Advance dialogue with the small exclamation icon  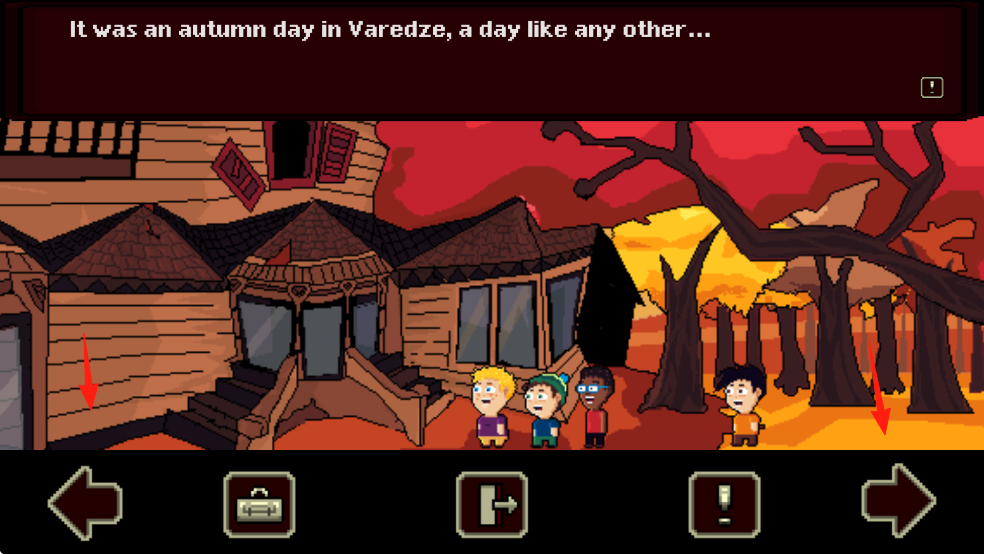[x=931, y=87]
